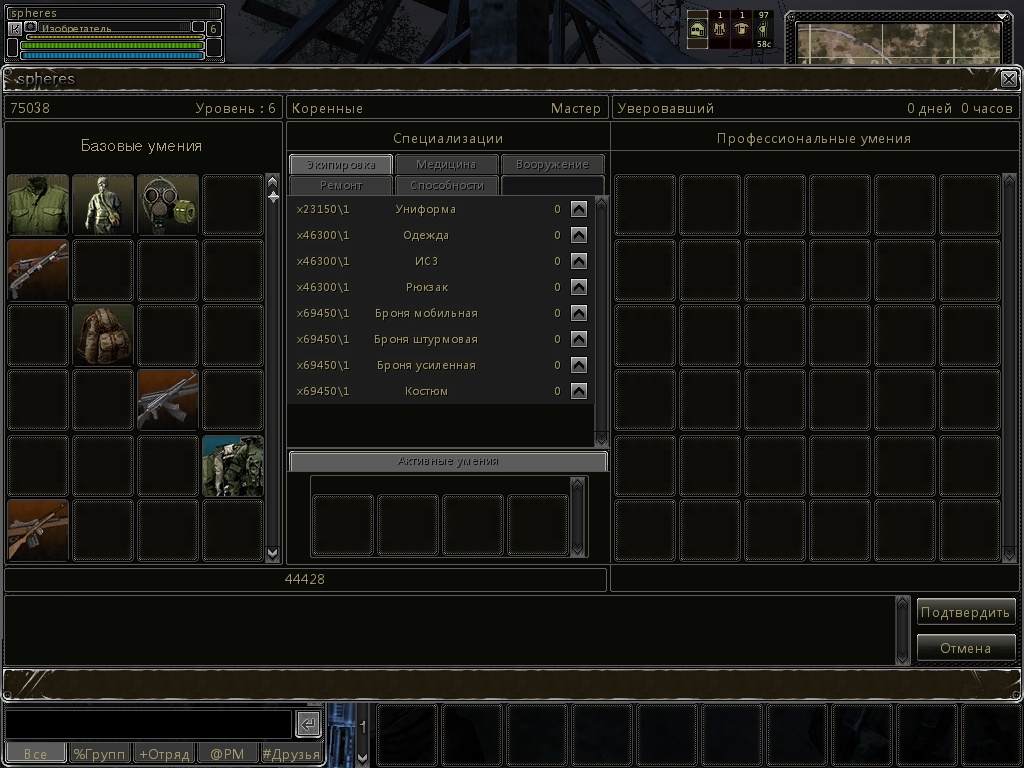Switch chat to the %Групп channel
This screenshot has width=1024, height=768.
[x=100, y=754]
